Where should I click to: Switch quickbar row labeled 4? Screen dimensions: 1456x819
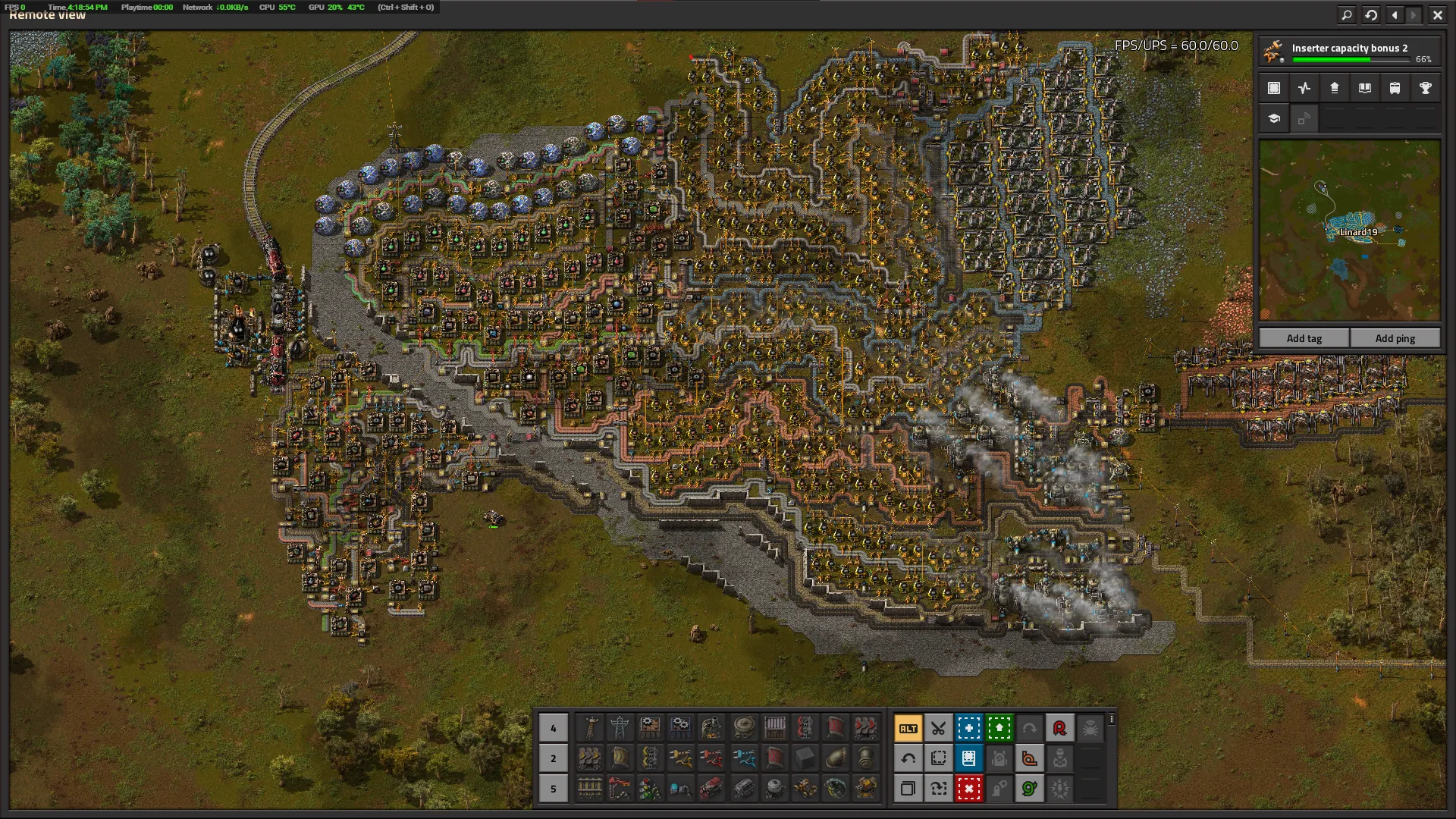(553, 728)
